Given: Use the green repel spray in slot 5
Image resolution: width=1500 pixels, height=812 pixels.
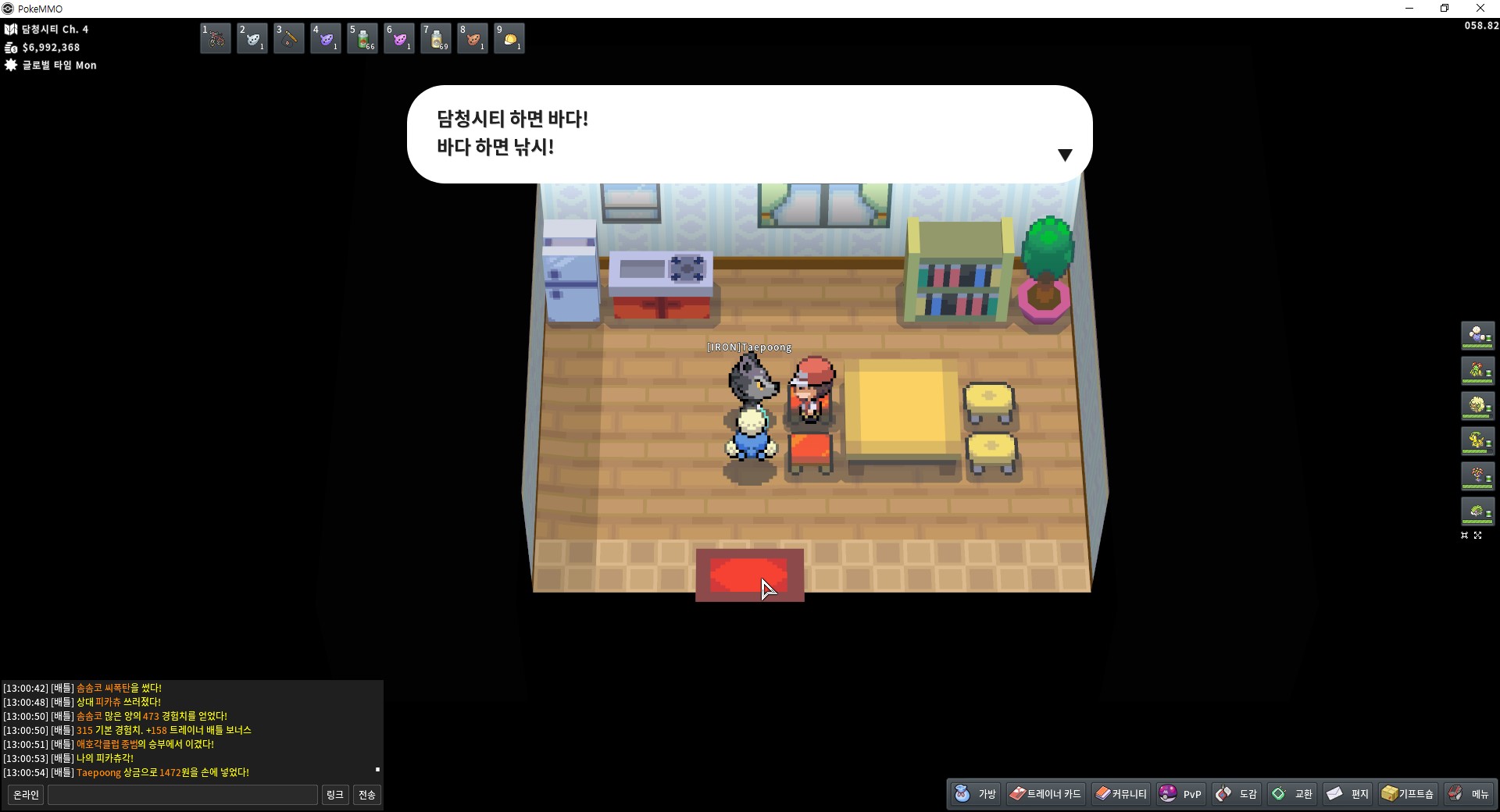Looking at the screenshot, I should 362,38.
